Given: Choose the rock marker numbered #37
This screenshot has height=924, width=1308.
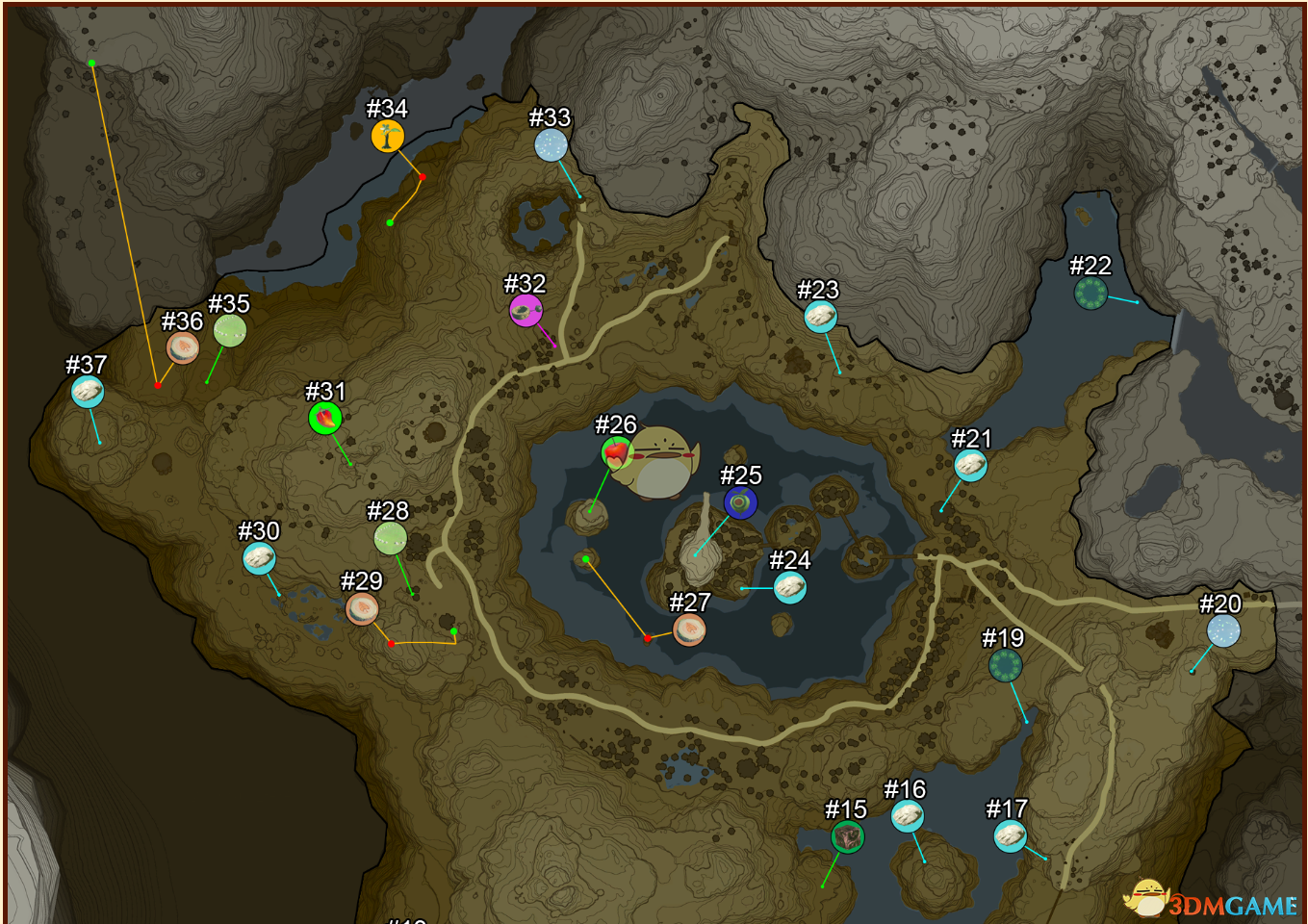Looking at the screenshot, I should click(88, 392).
